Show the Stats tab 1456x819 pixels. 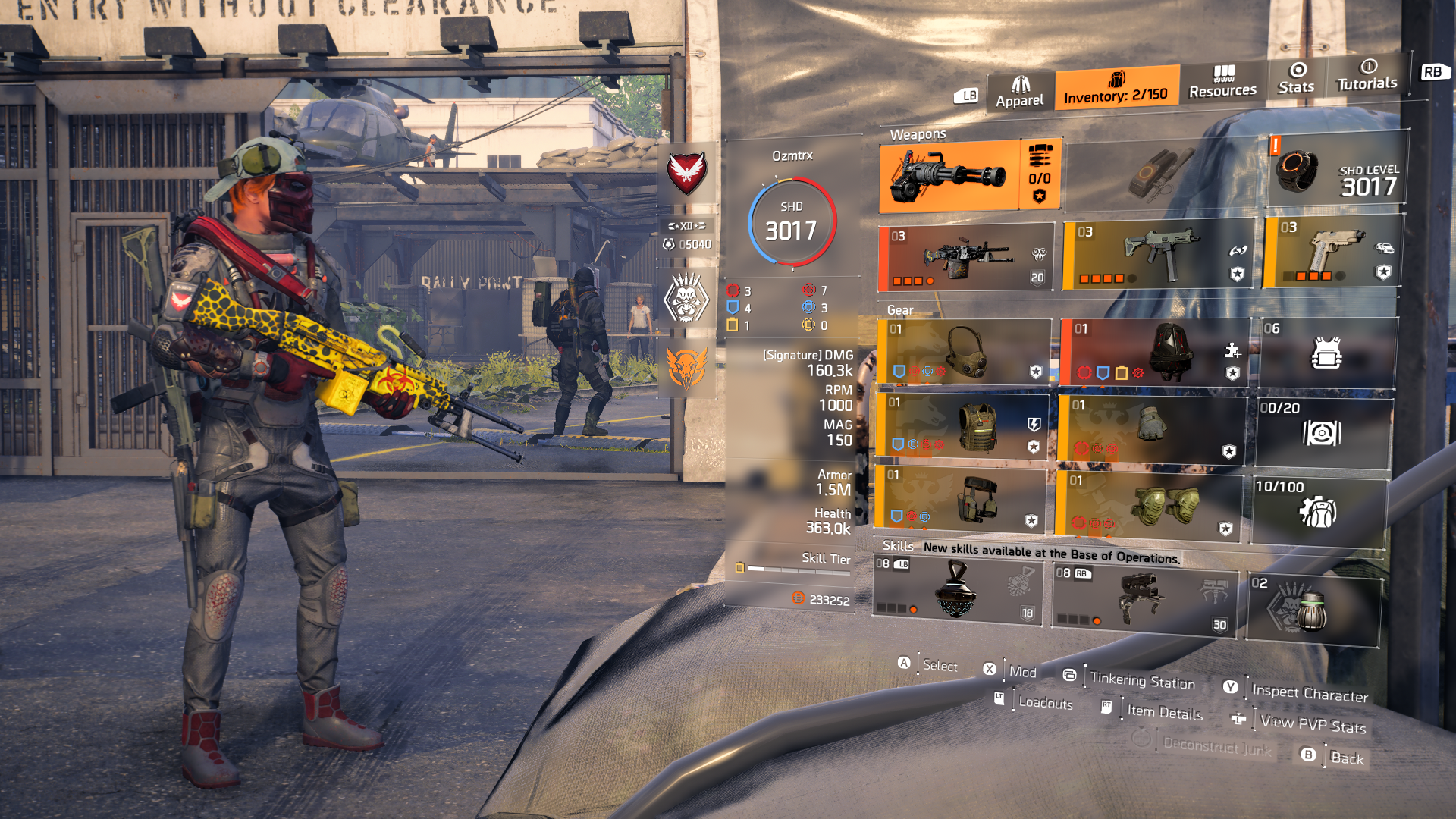[x=1296, y=79]
